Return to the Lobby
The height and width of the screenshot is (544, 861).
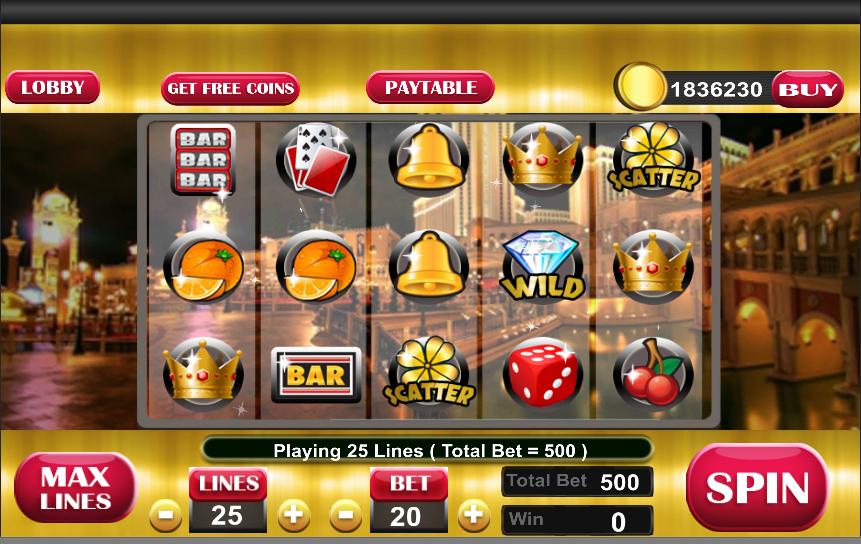(52, 88)
